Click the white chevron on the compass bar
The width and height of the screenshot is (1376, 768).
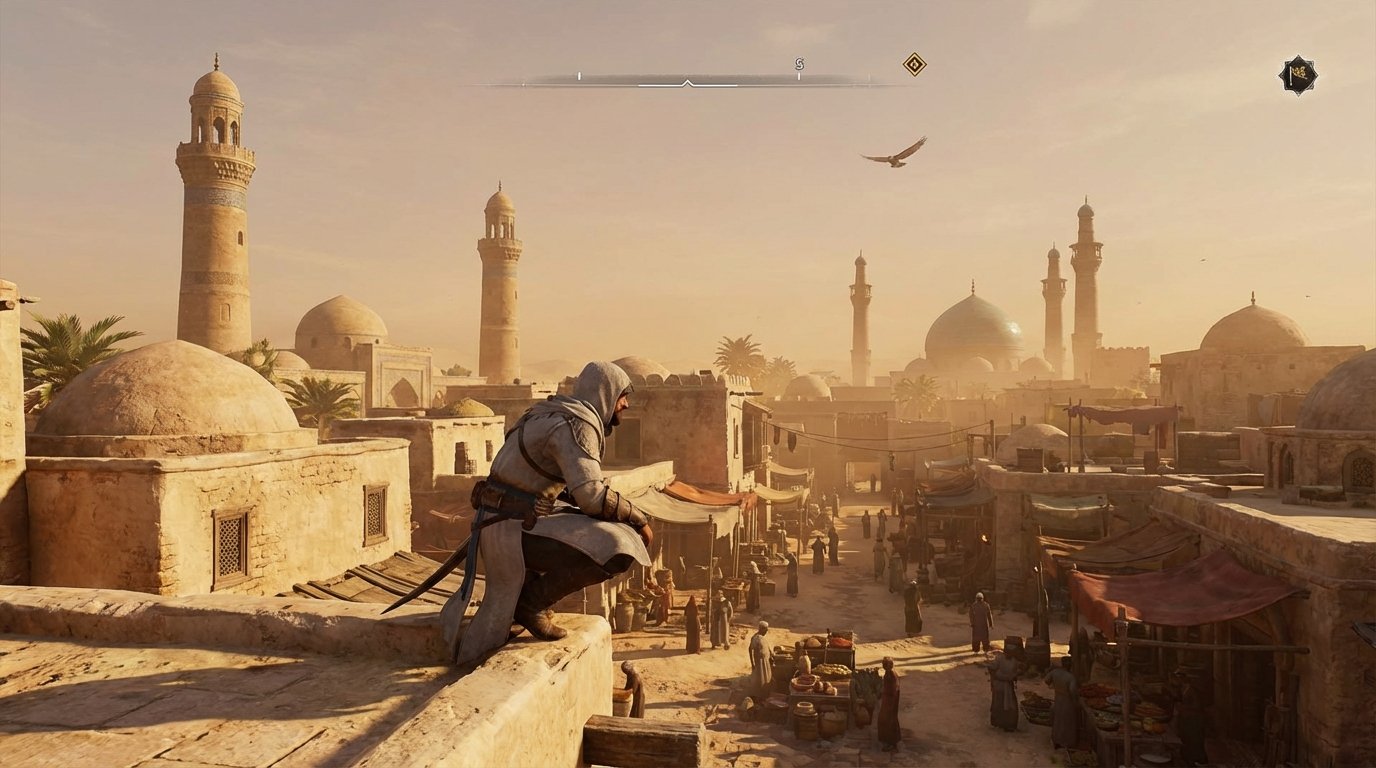point(687,83)
